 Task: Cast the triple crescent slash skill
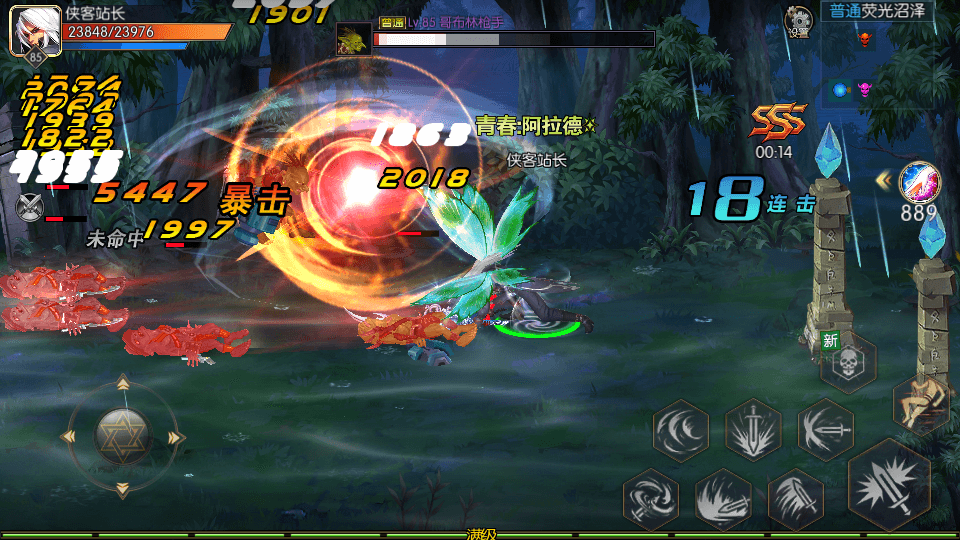[x=681, y=430]
